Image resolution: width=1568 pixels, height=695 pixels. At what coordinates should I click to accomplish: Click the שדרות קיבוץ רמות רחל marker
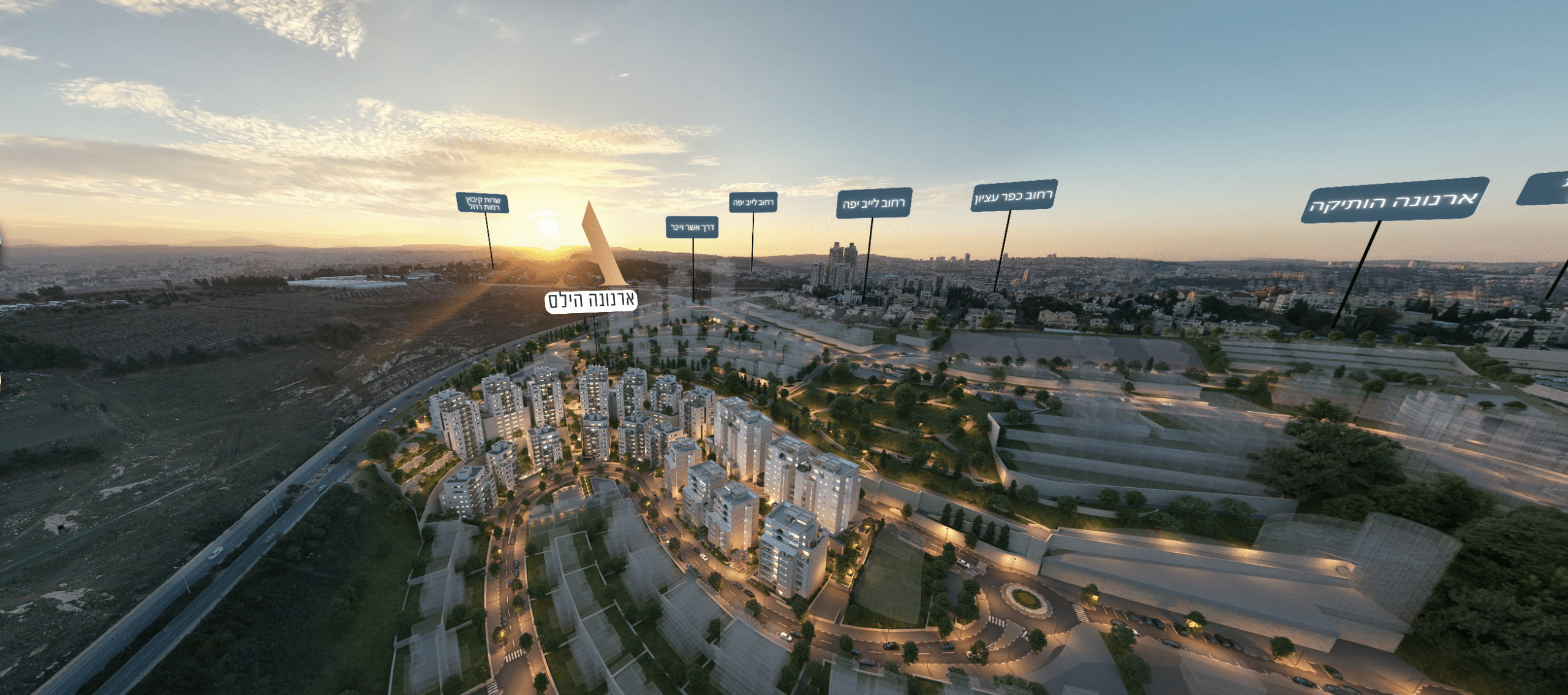483,203
